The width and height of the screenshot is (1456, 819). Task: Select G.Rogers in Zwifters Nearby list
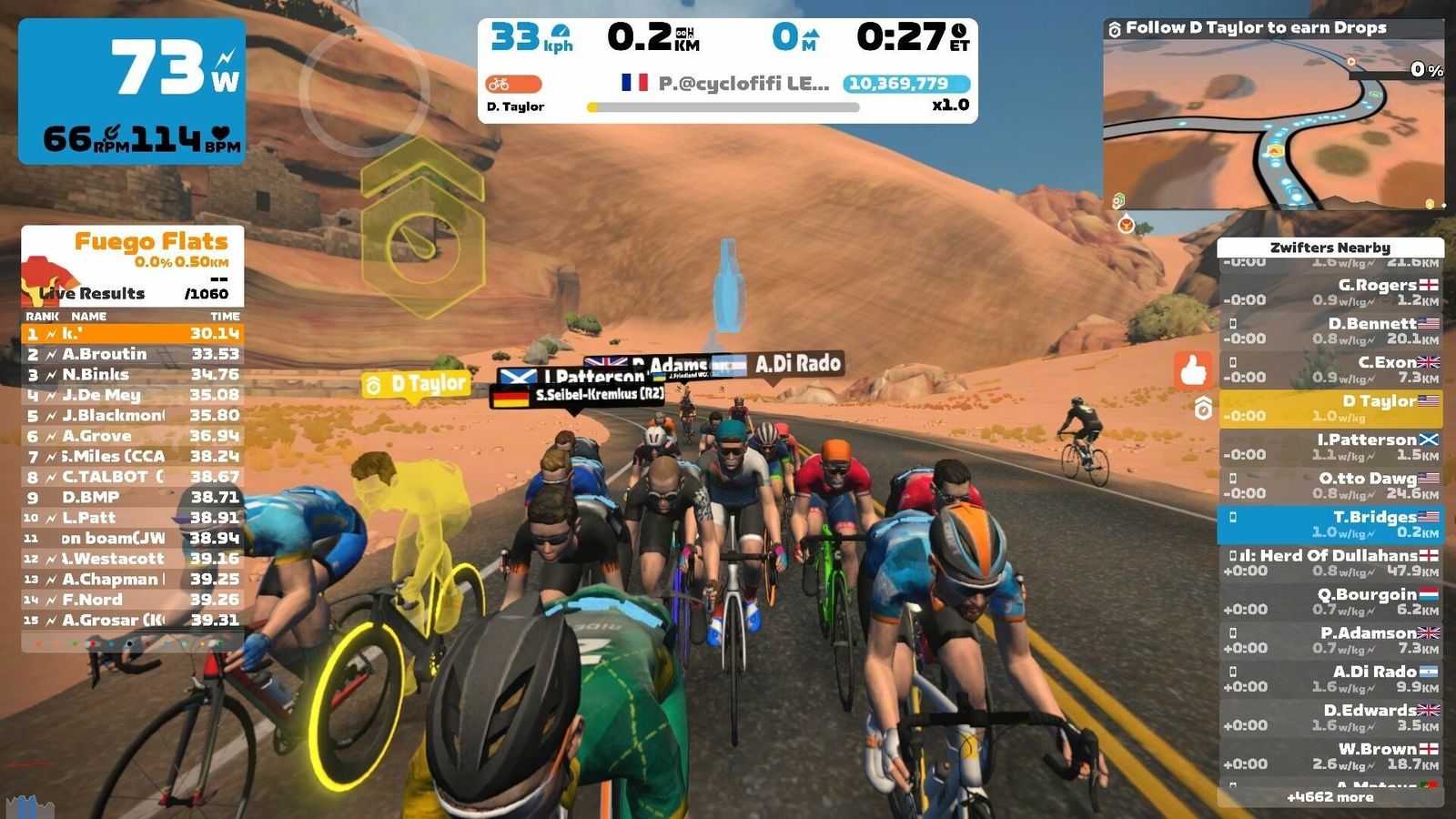1330,291
